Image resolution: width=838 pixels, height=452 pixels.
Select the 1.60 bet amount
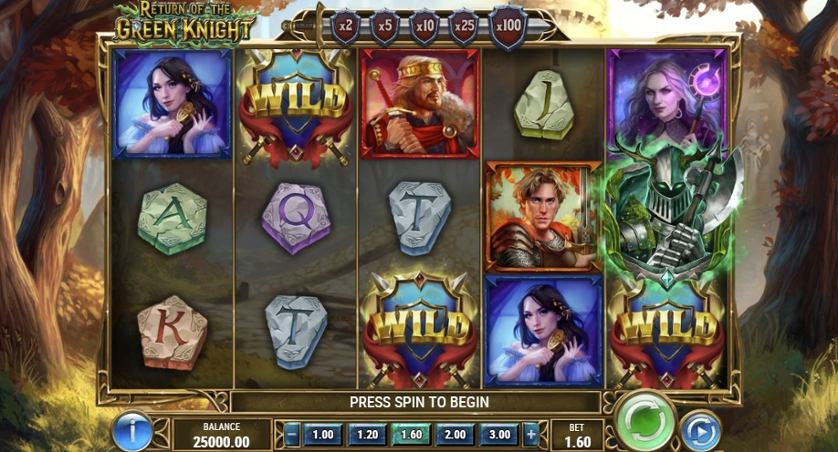(x=411, y=435)
